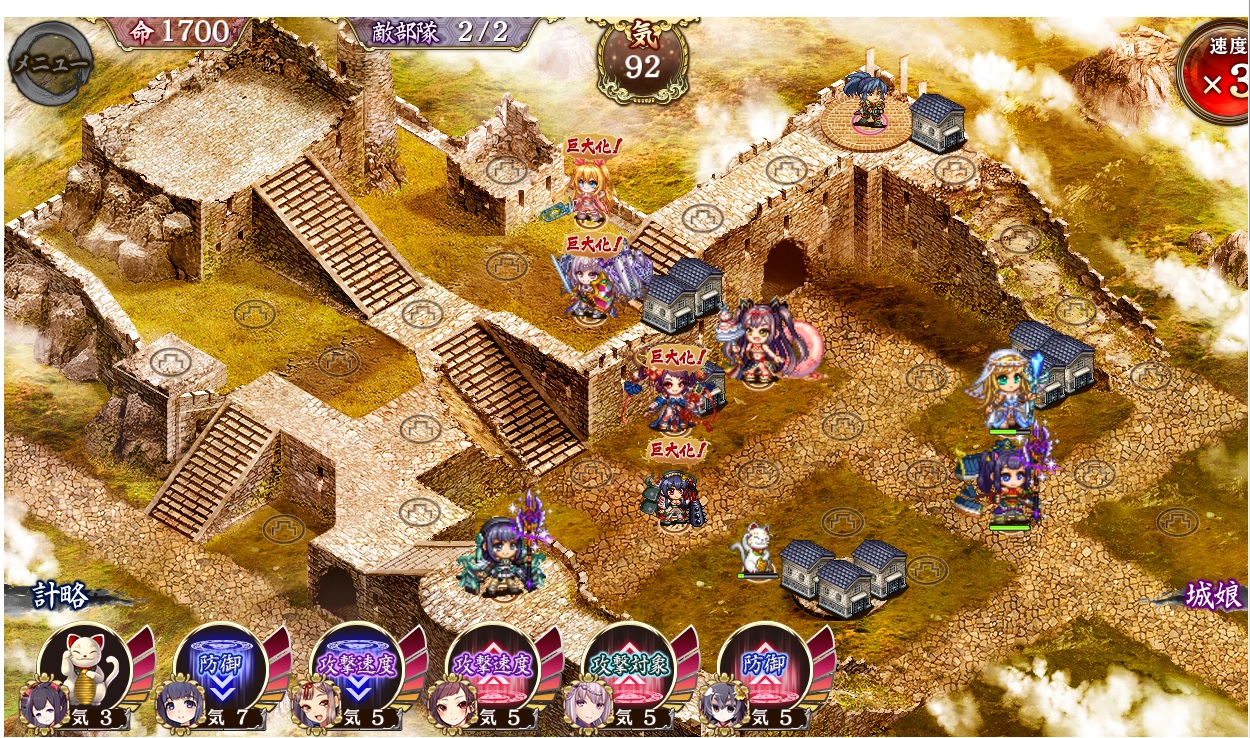Open the メニュー menu button
Image resolution: width=1250 pixels, height=738 pixels.
pos(50,63)
